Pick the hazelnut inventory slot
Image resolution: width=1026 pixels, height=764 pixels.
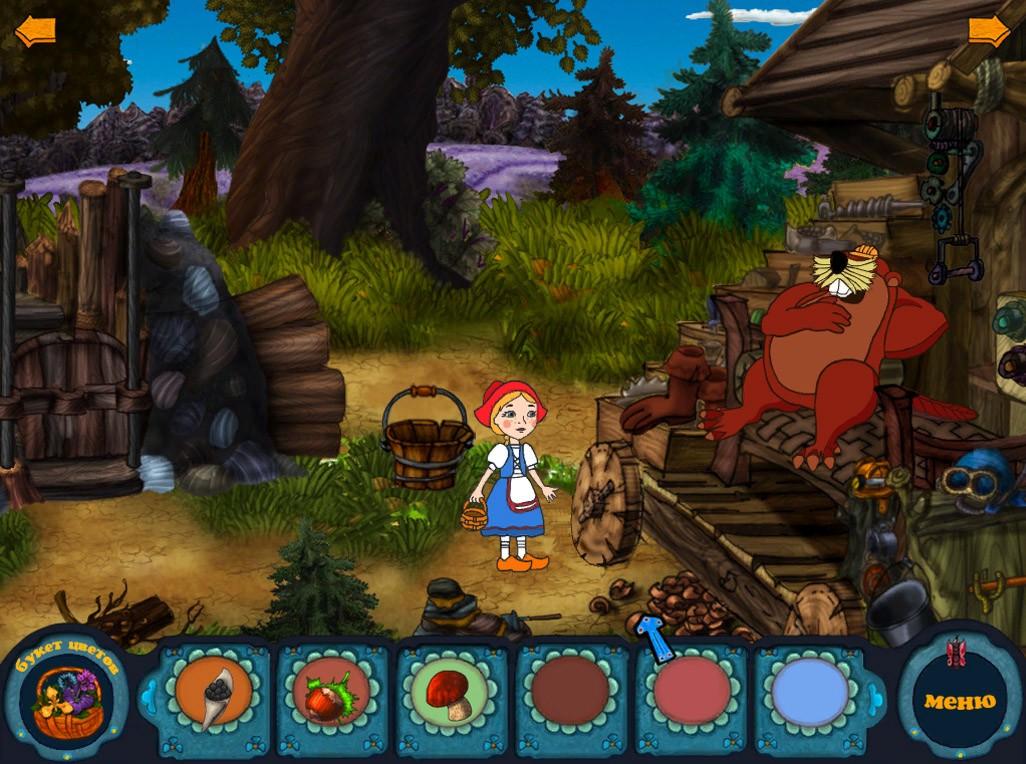click(x=331, y=692)
